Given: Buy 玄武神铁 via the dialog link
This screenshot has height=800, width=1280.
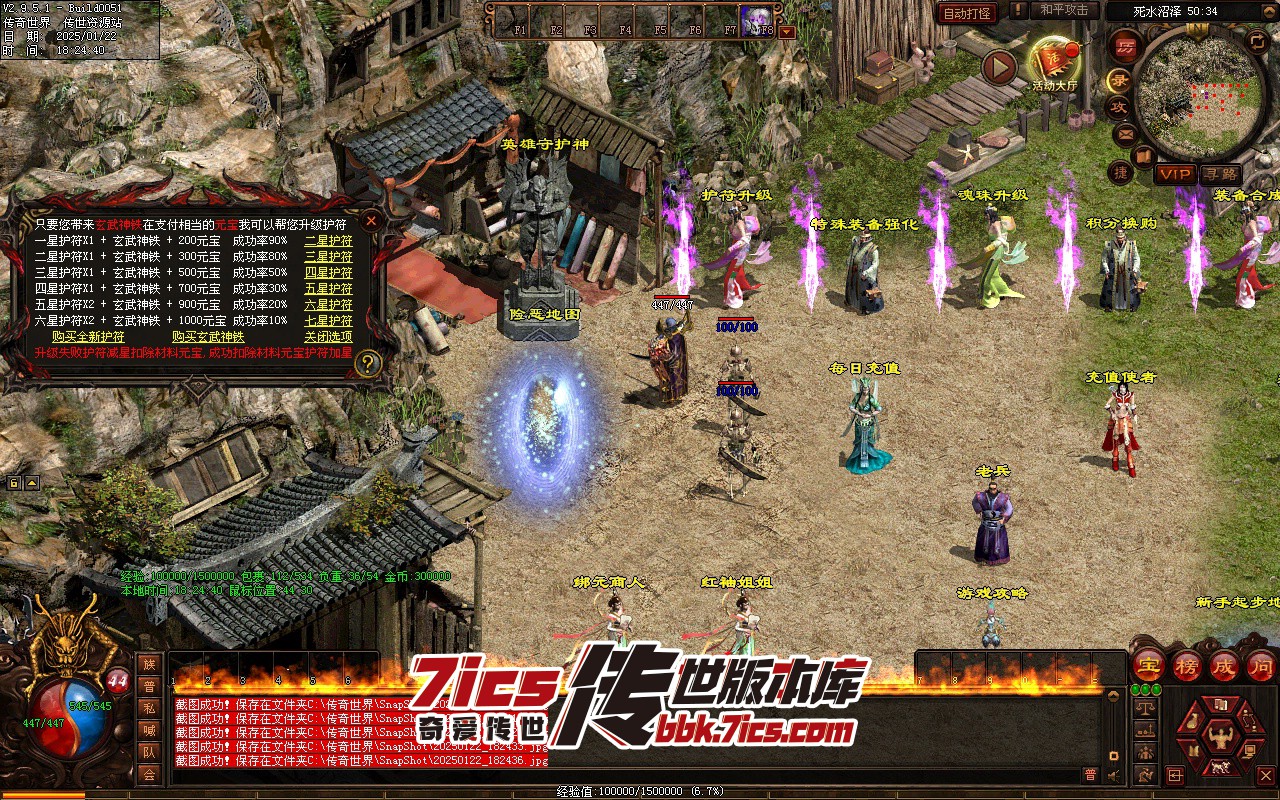Looking at the screenshot, I should [208, 337].
